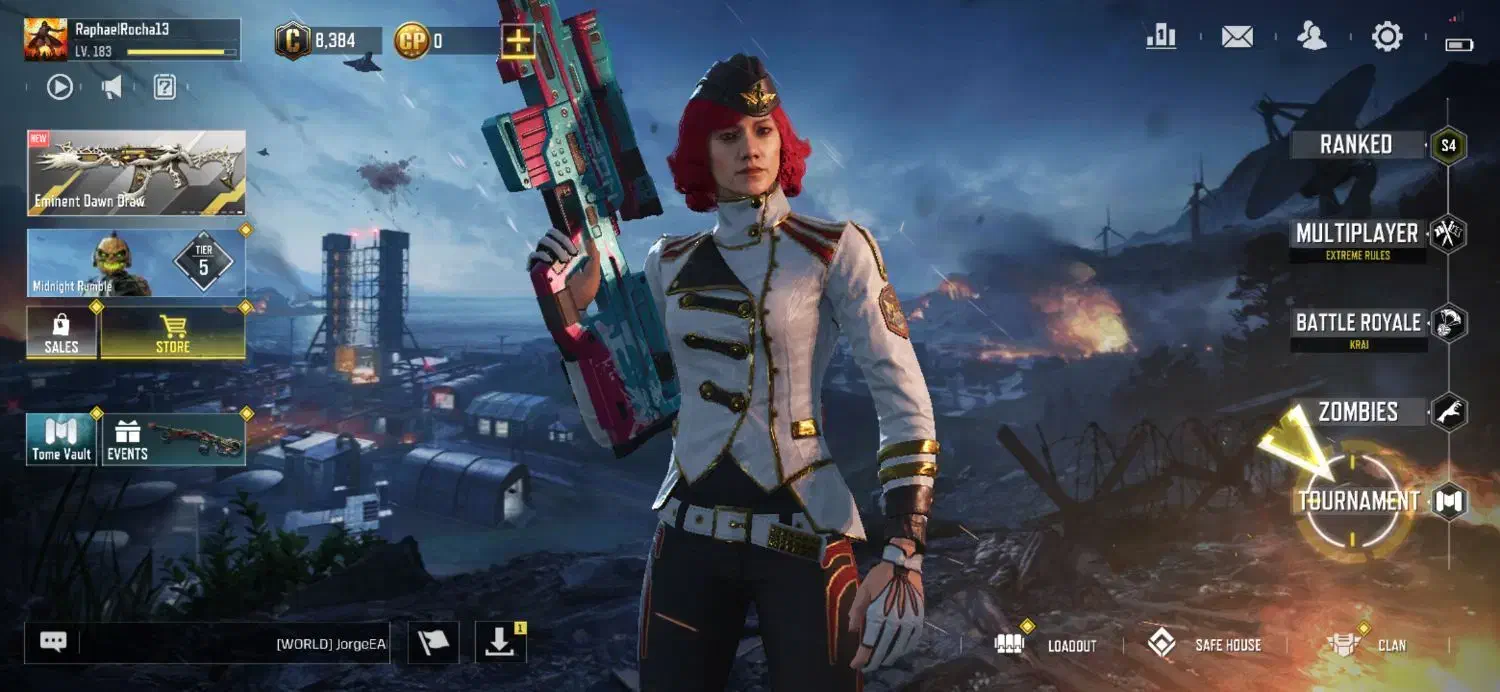This screenshot has height=692, width=1500.
Task: Open the Tome Vault
Action: tap(62, 440)
